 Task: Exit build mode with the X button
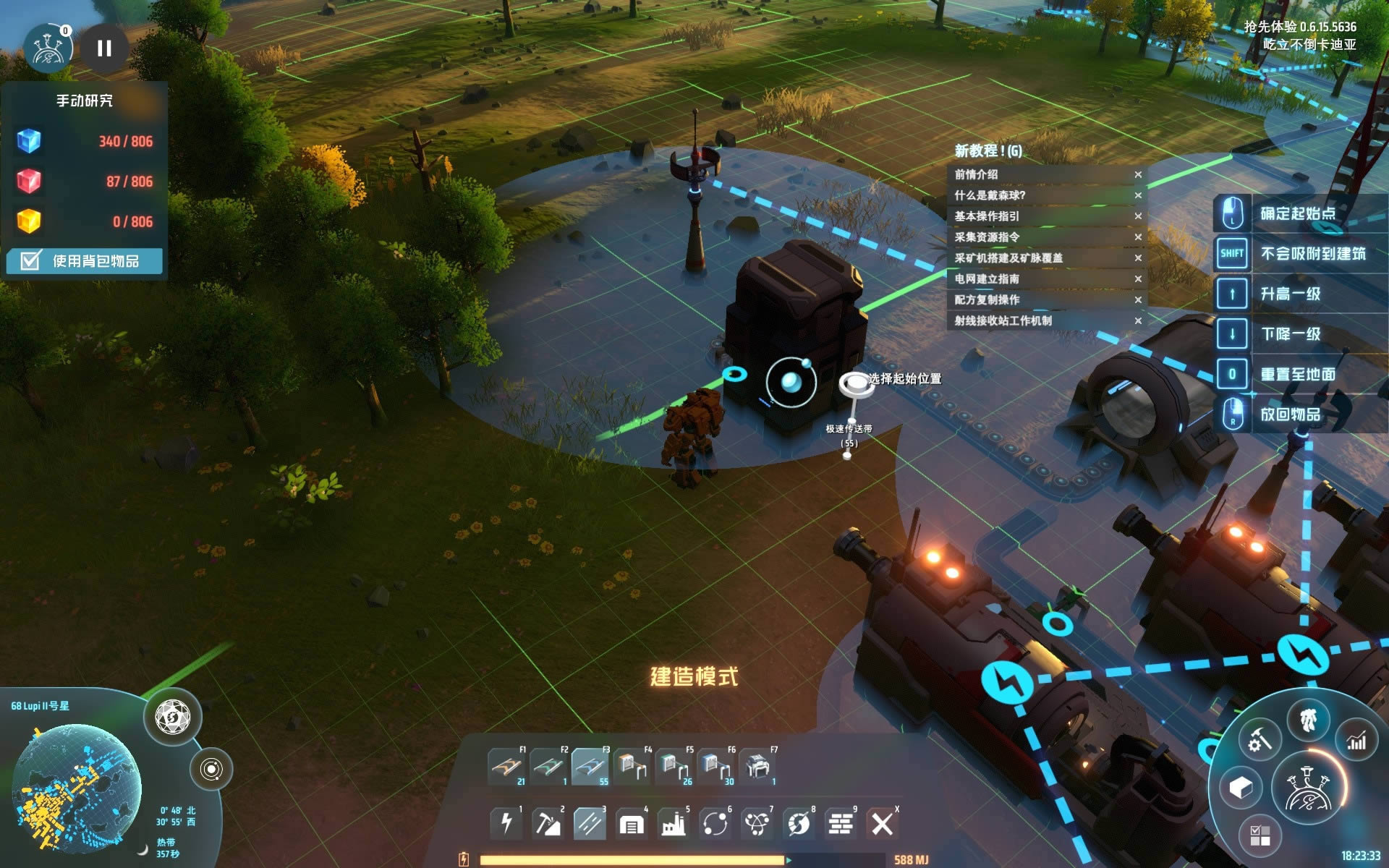point(882,823)
